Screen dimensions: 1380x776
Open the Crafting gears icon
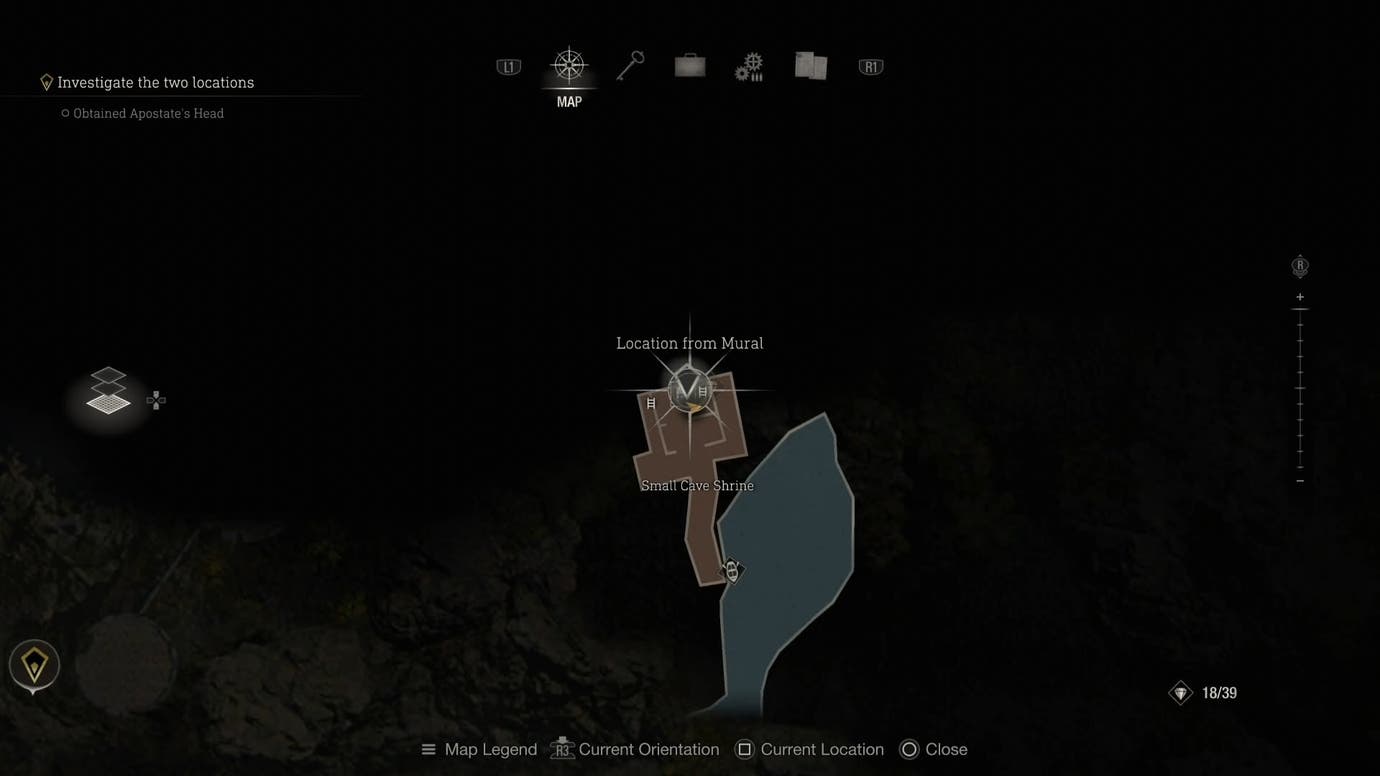click(749, 65)
